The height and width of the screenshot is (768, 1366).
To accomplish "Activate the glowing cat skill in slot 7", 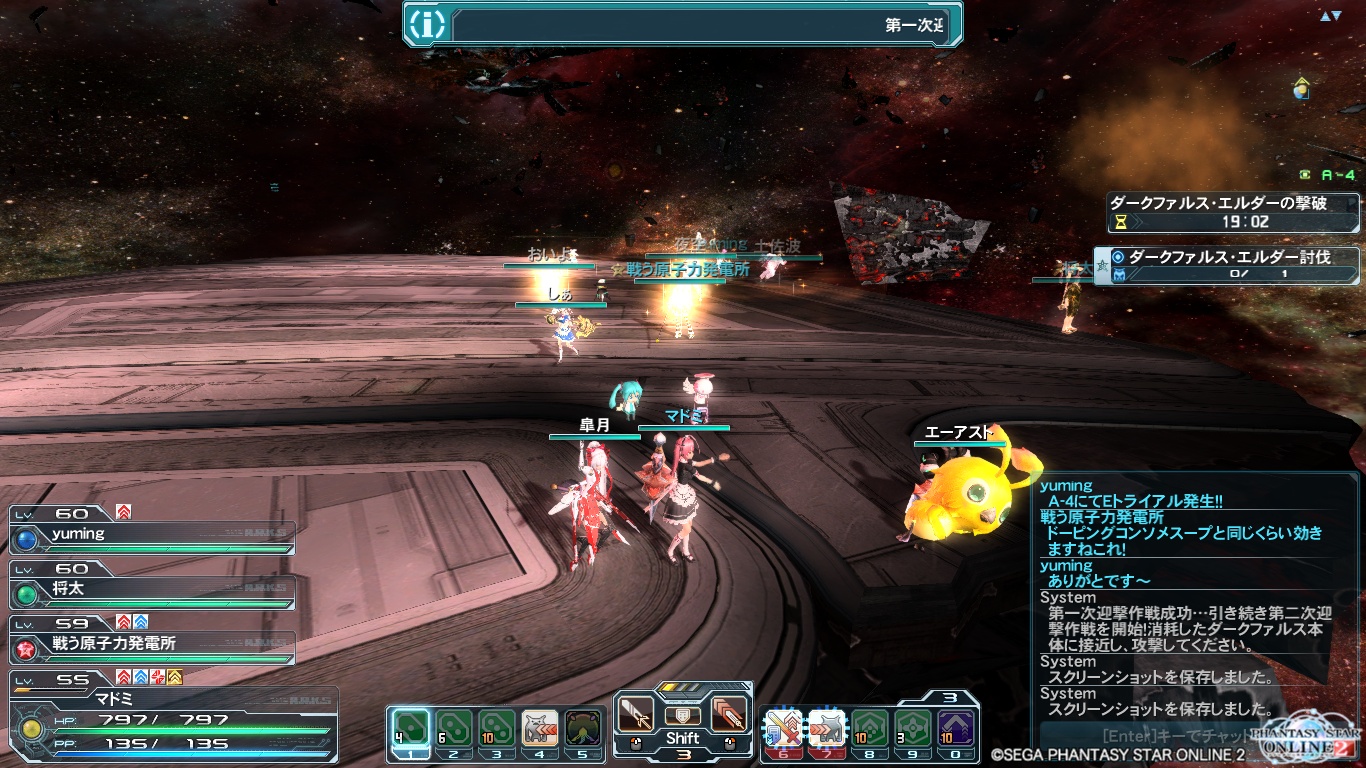I will click(x=827, y=728).
